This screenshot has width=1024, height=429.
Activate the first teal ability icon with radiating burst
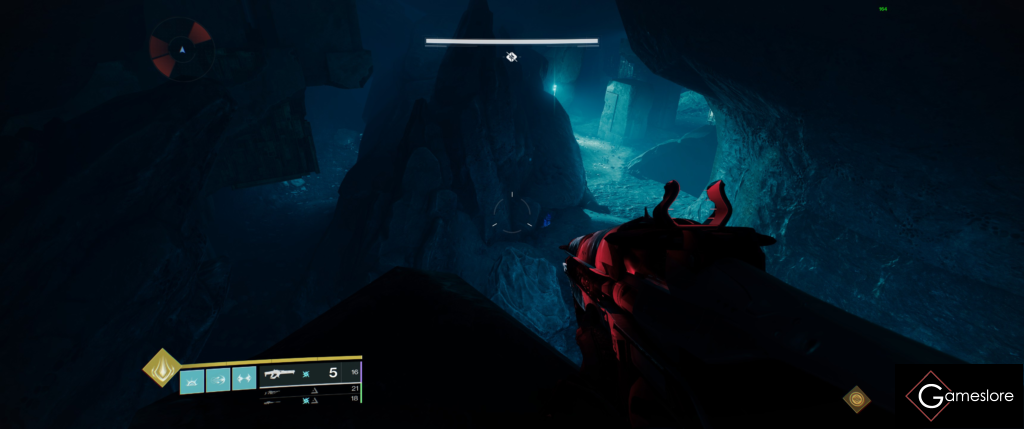(192, 380)
